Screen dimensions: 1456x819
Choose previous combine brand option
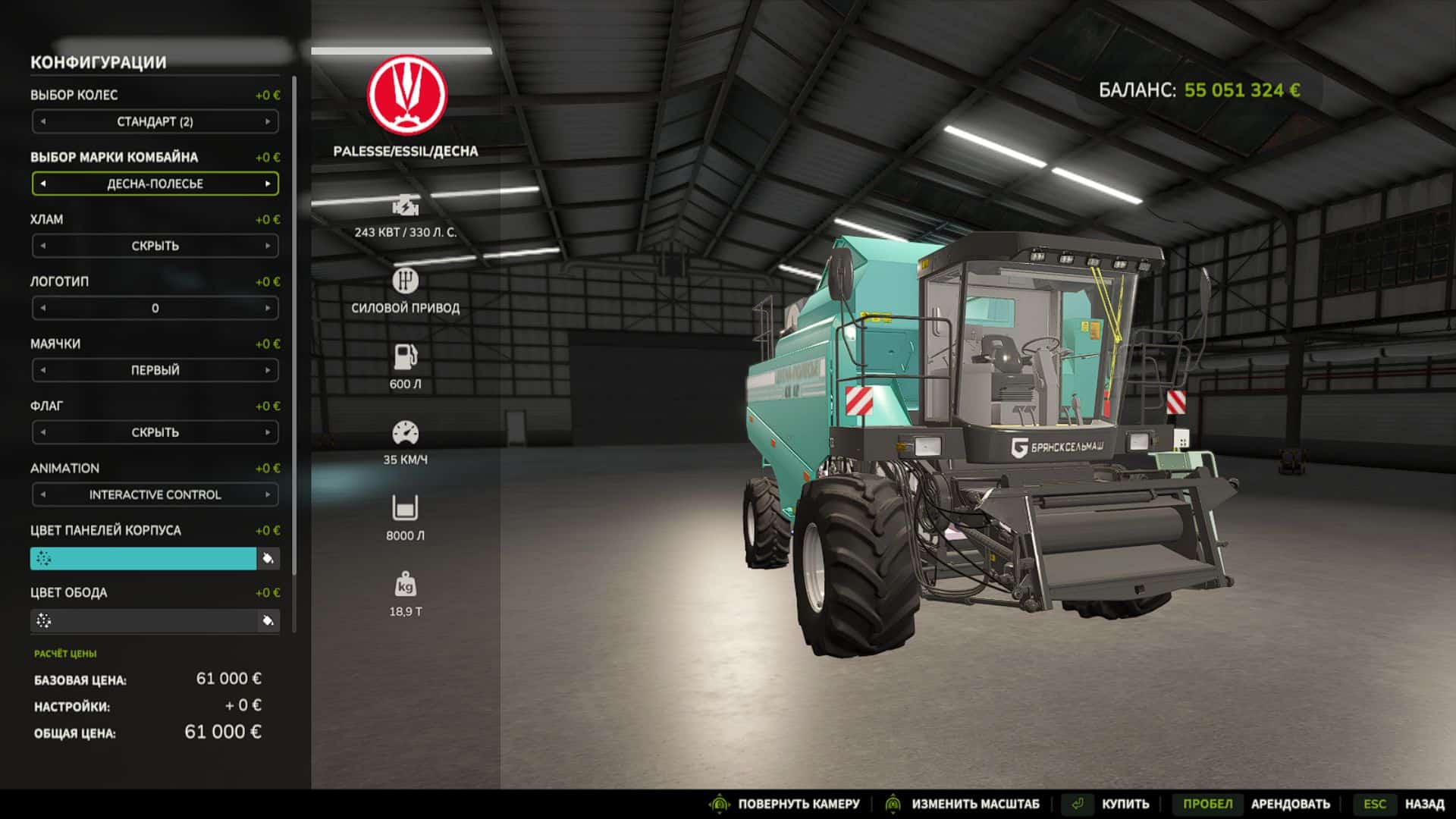pyautogui.click(x=43, y=184)
